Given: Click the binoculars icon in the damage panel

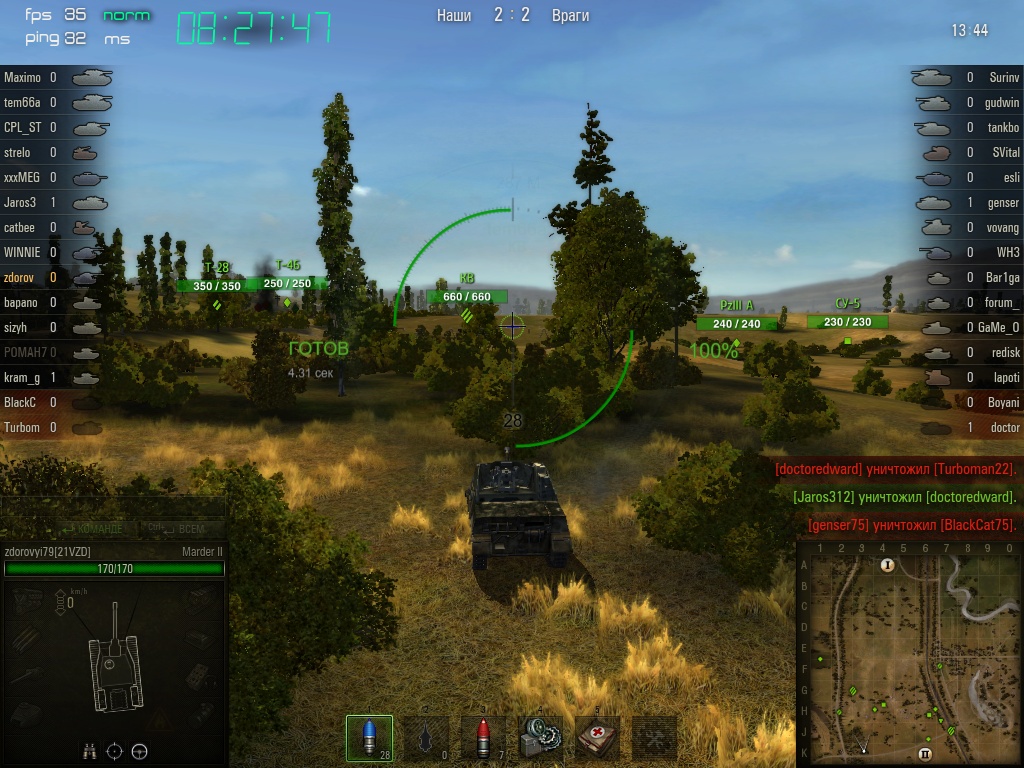Looking at the screenshot, I should point(89,750).
